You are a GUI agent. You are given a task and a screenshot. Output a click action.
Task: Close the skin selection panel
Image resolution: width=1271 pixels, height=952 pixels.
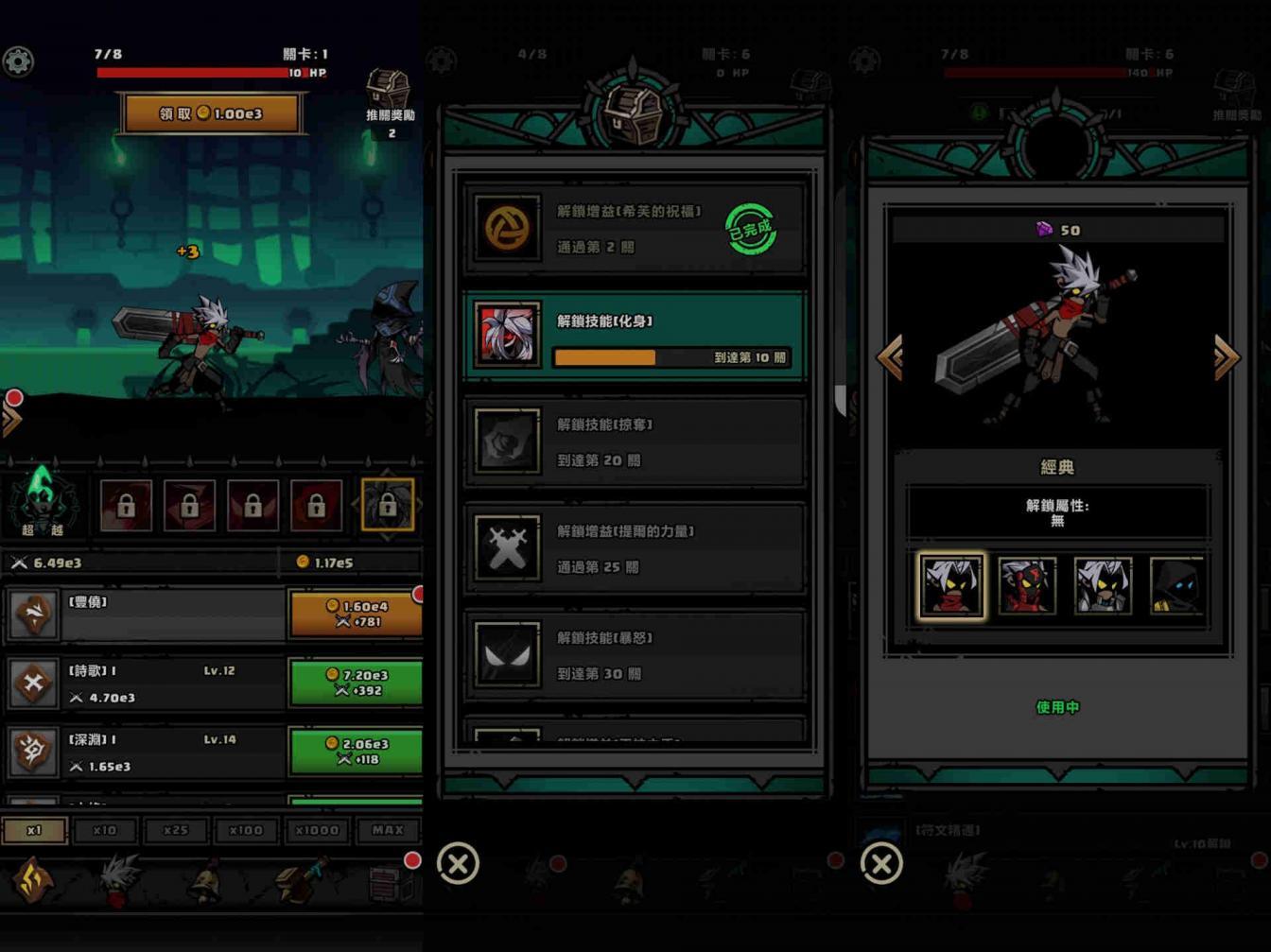[881, 863]
